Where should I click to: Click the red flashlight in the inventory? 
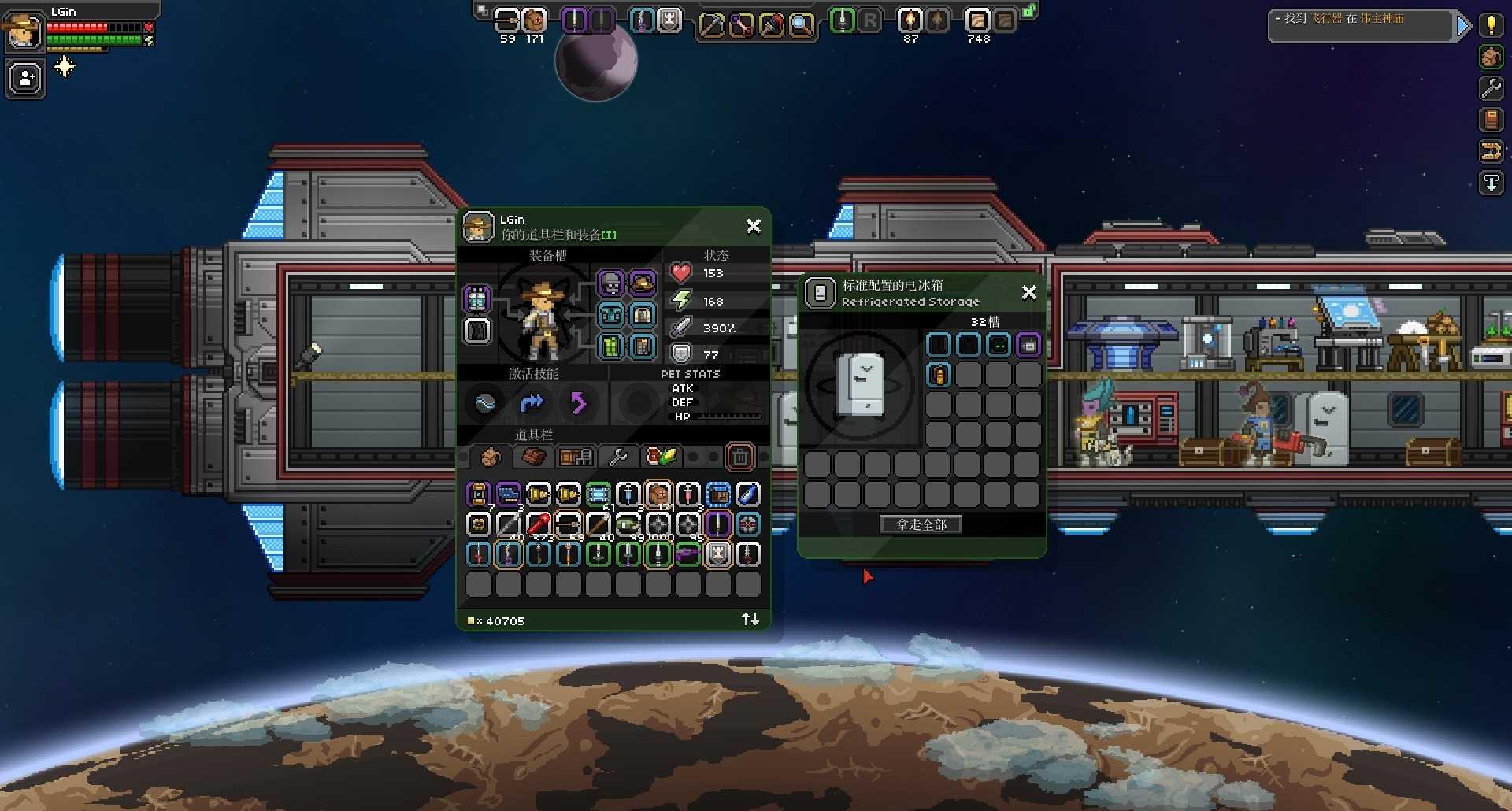click(538, 524)
